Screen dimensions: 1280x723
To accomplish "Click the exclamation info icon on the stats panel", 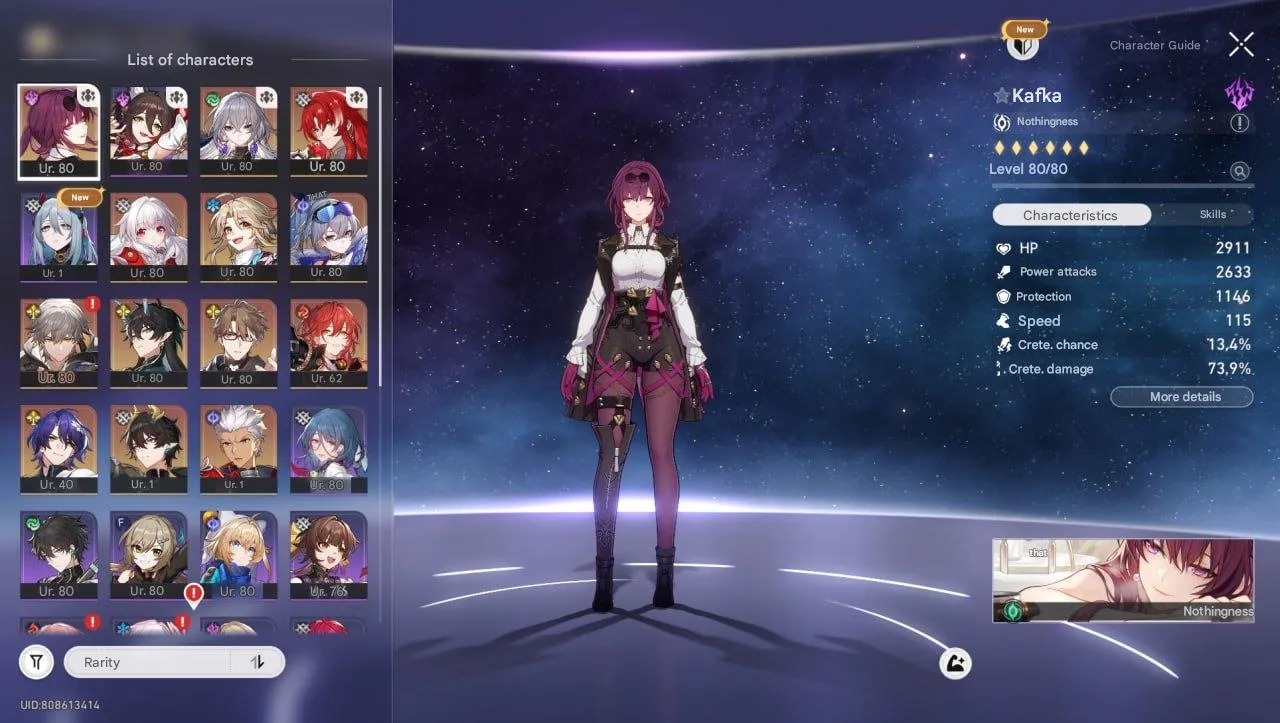I will coord(1240,122).
